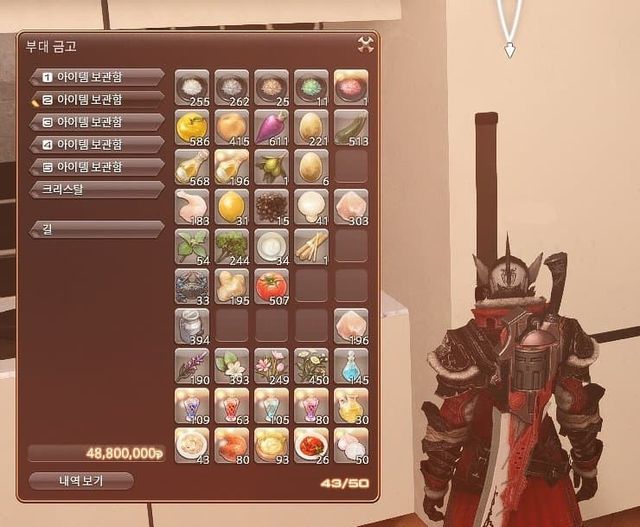Show item storage tab 4
Image resolution: width=640 pixels, height=527 pixels.
(x=97, y=144)
